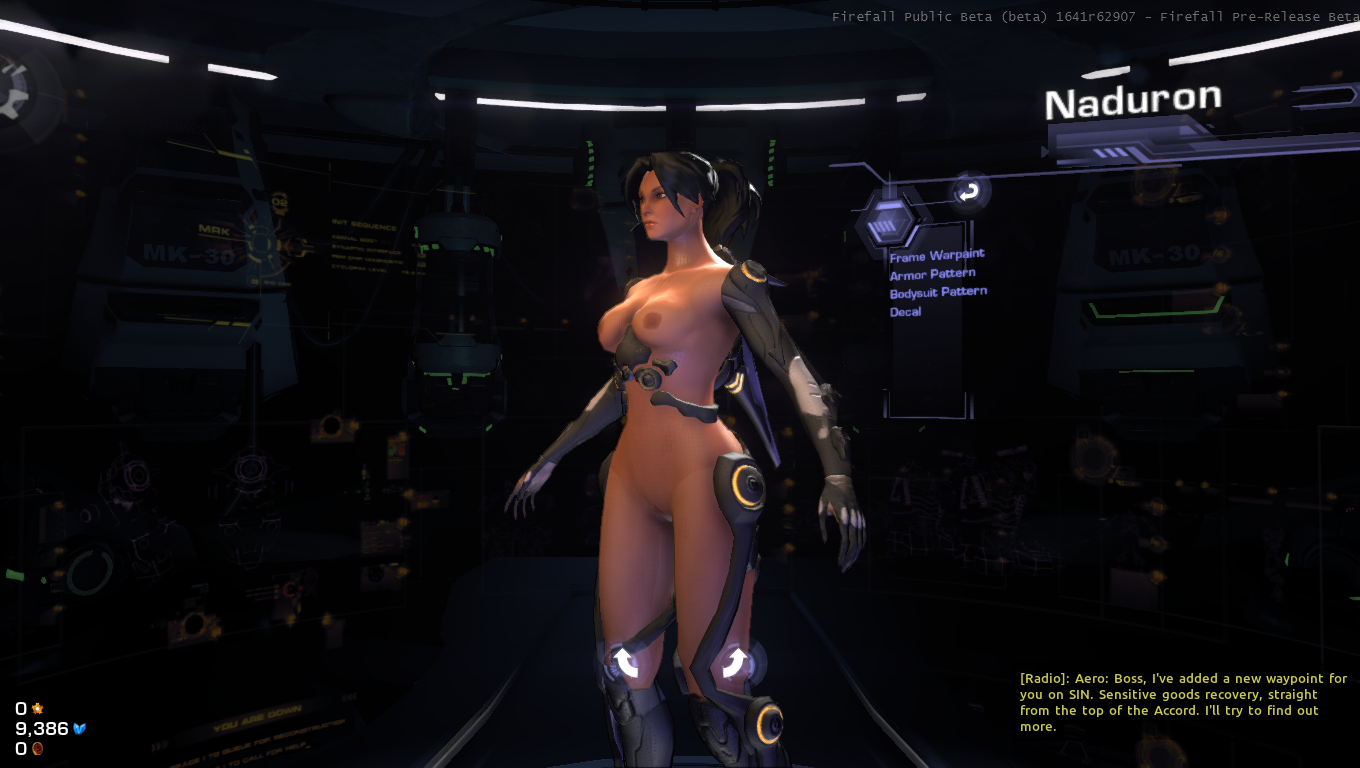Rotate character with the left rotate arrow

(626, 661)
